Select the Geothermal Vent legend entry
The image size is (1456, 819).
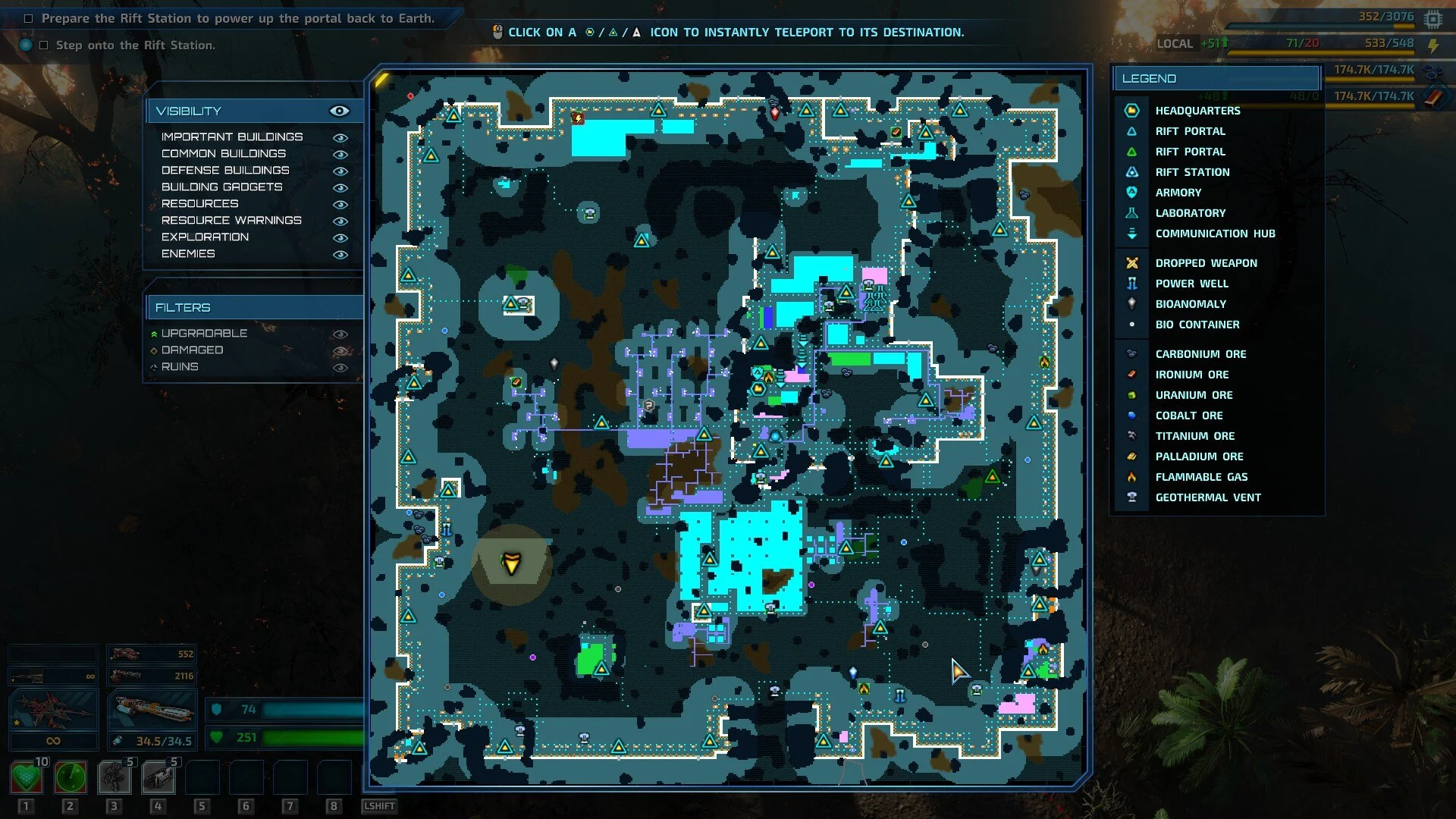(x=1207, y=497)
